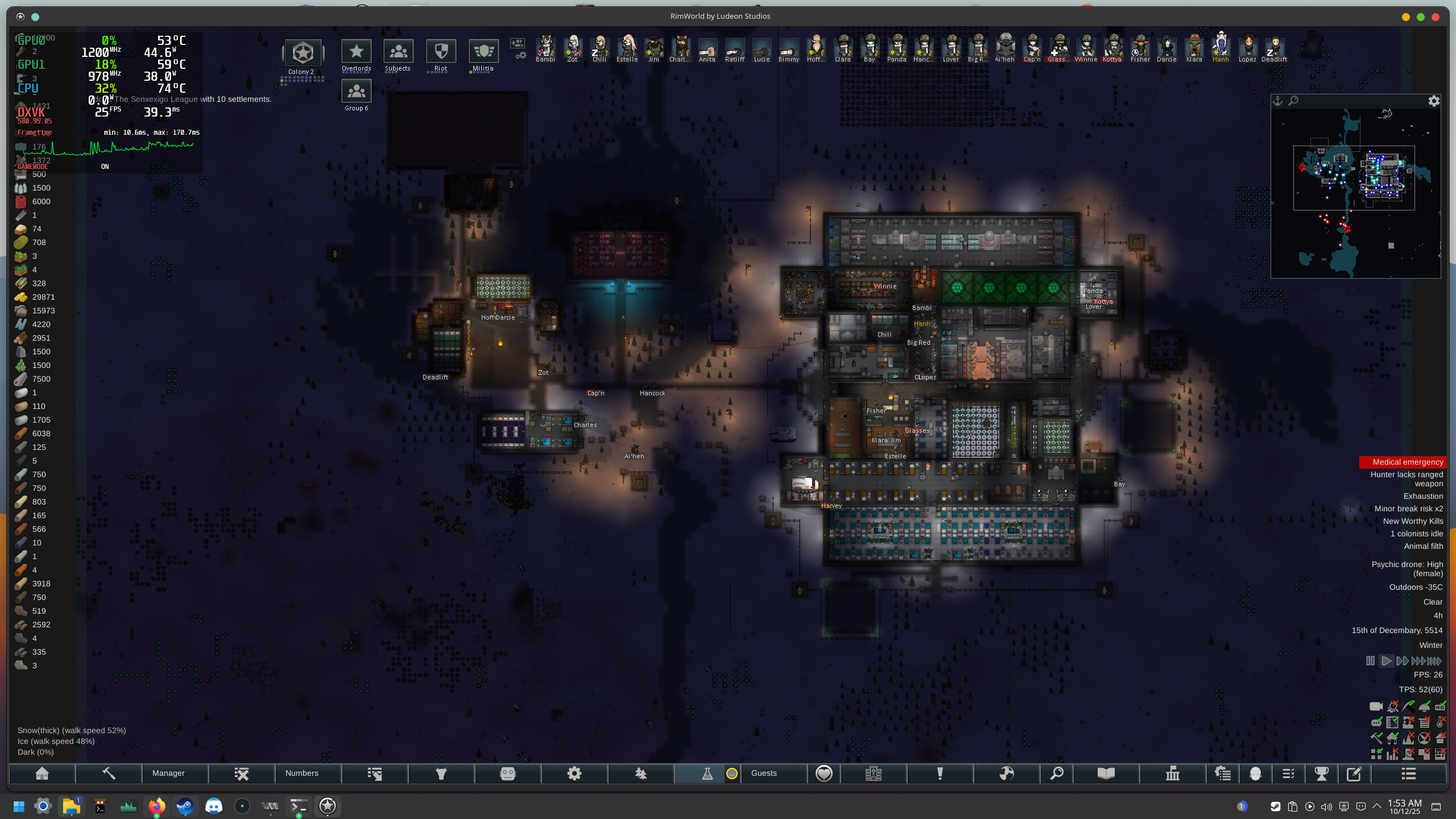Select the Group 6 button
The height and width of the screenshot is (819, 1456).
(356, 92)
